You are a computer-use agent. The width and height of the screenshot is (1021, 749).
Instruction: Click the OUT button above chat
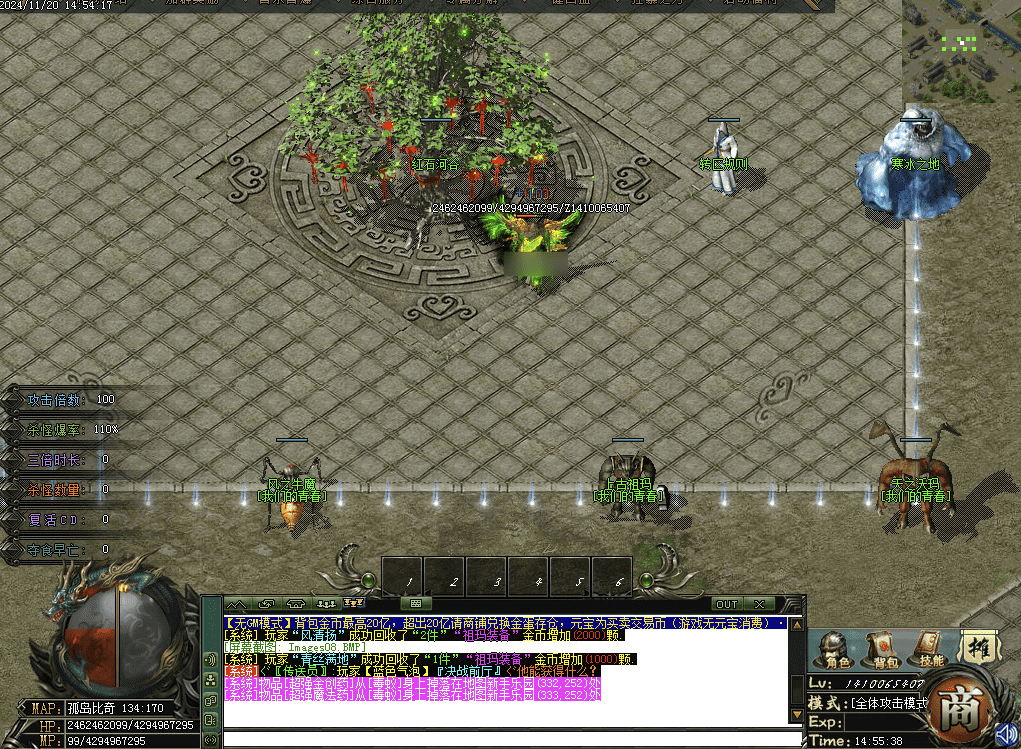pos(727,604)
